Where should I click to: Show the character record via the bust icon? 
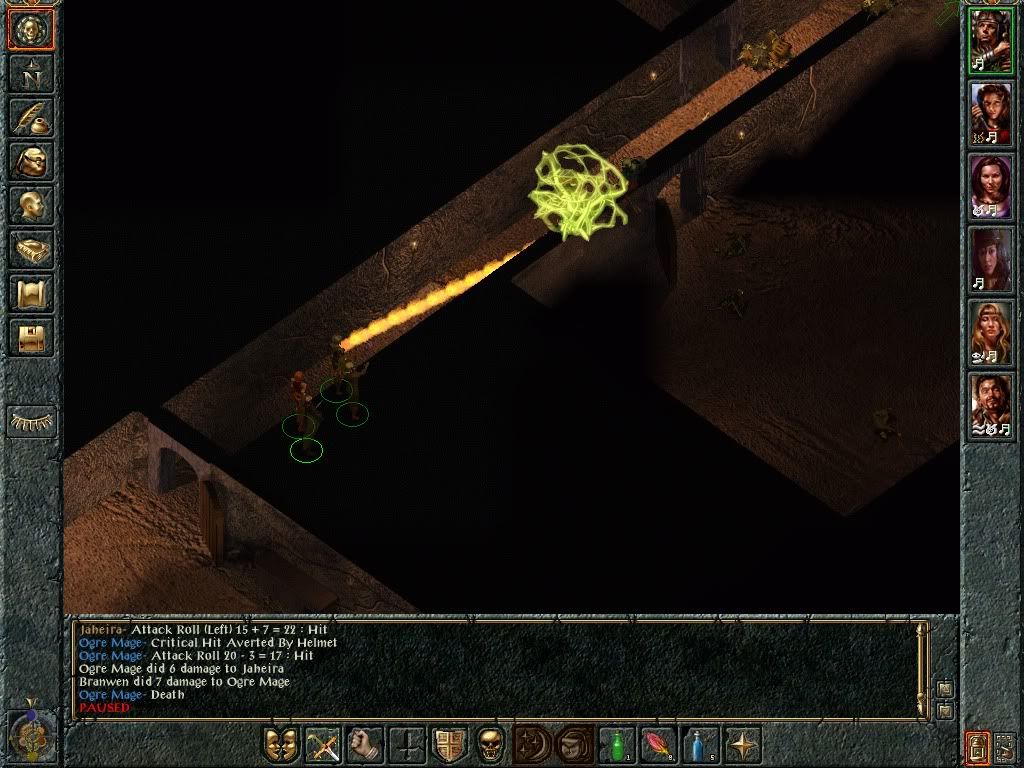point(31,205)
